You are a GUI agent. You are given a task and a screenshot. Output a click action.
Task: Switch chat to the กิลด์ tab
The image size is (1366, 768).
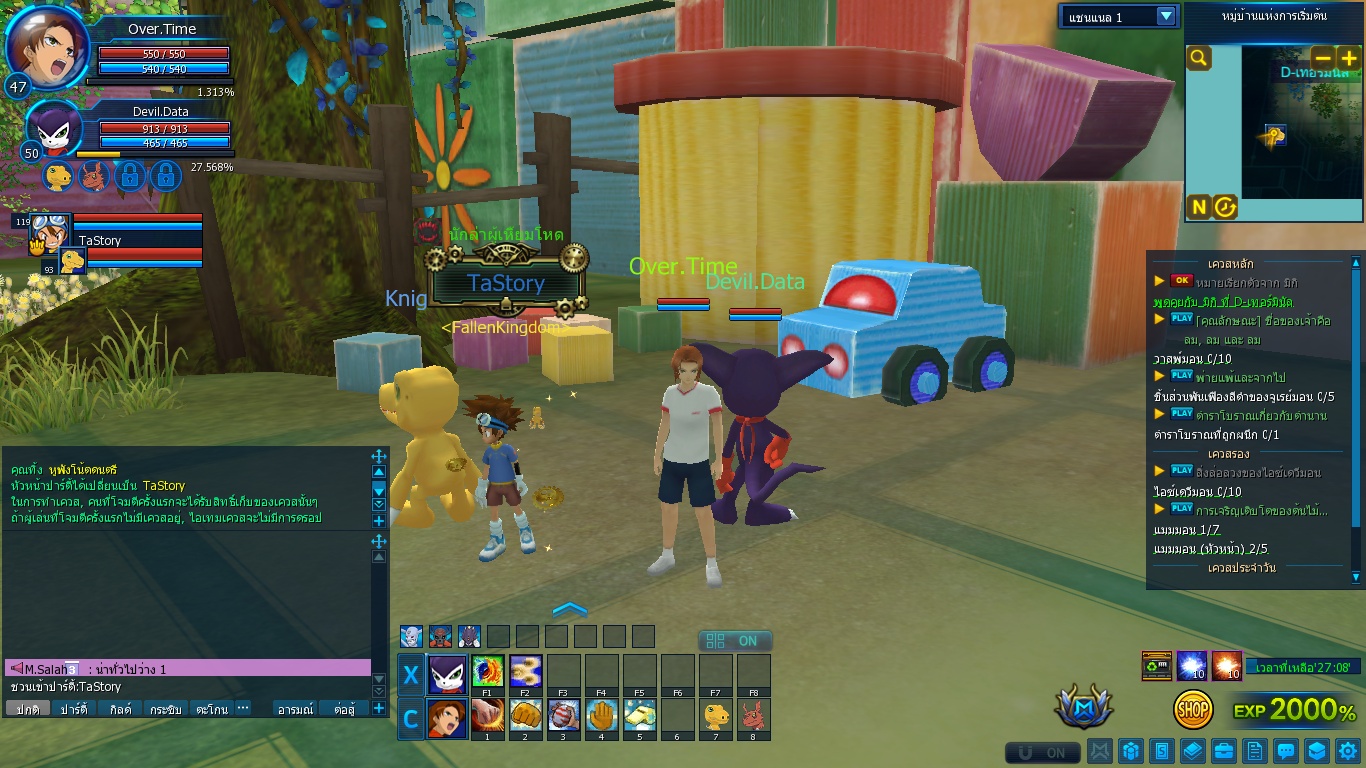(120, 709)
